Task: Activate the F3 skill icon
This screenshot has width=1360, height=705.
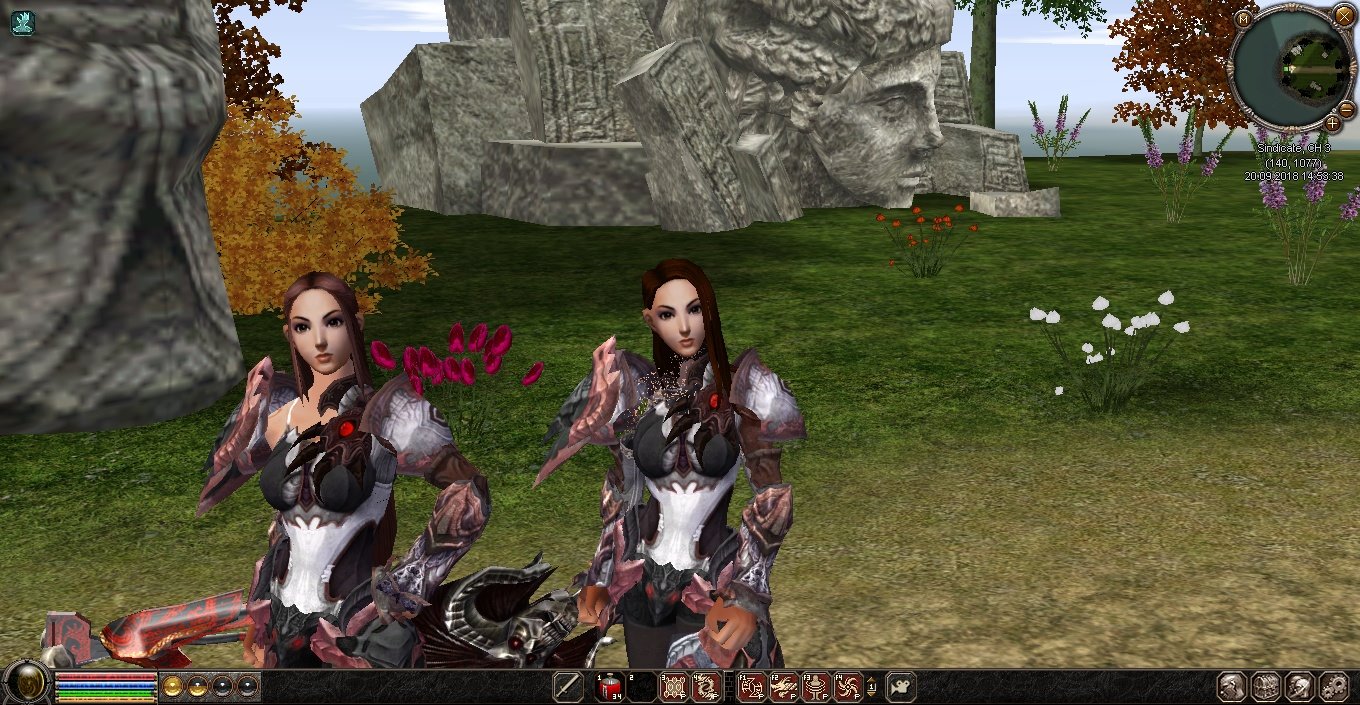Action: coord(816,687)
